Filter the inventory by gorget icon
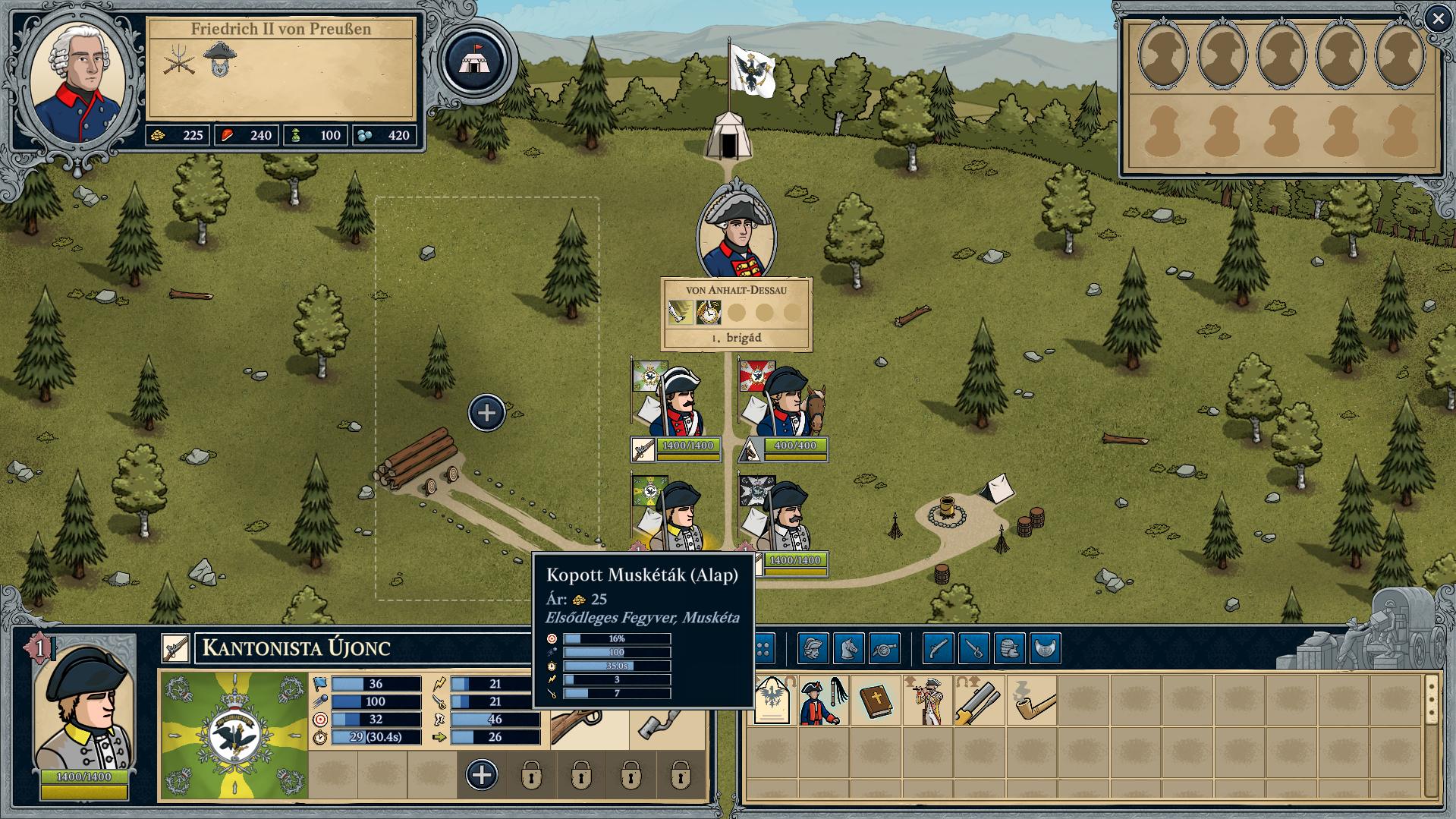1456x819 pixels. tap(1046, 649)
